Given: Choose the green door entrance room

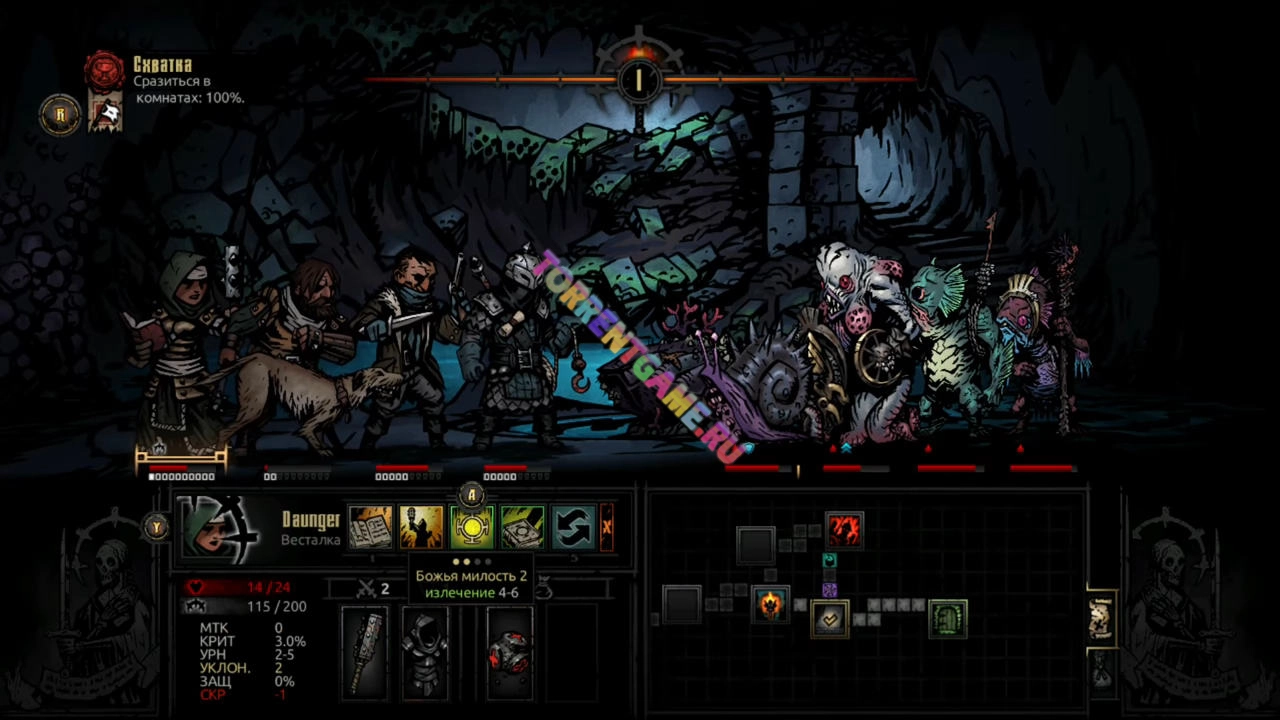Looking at the screenshot, I should pyautogui.click(x=947, y=619).
